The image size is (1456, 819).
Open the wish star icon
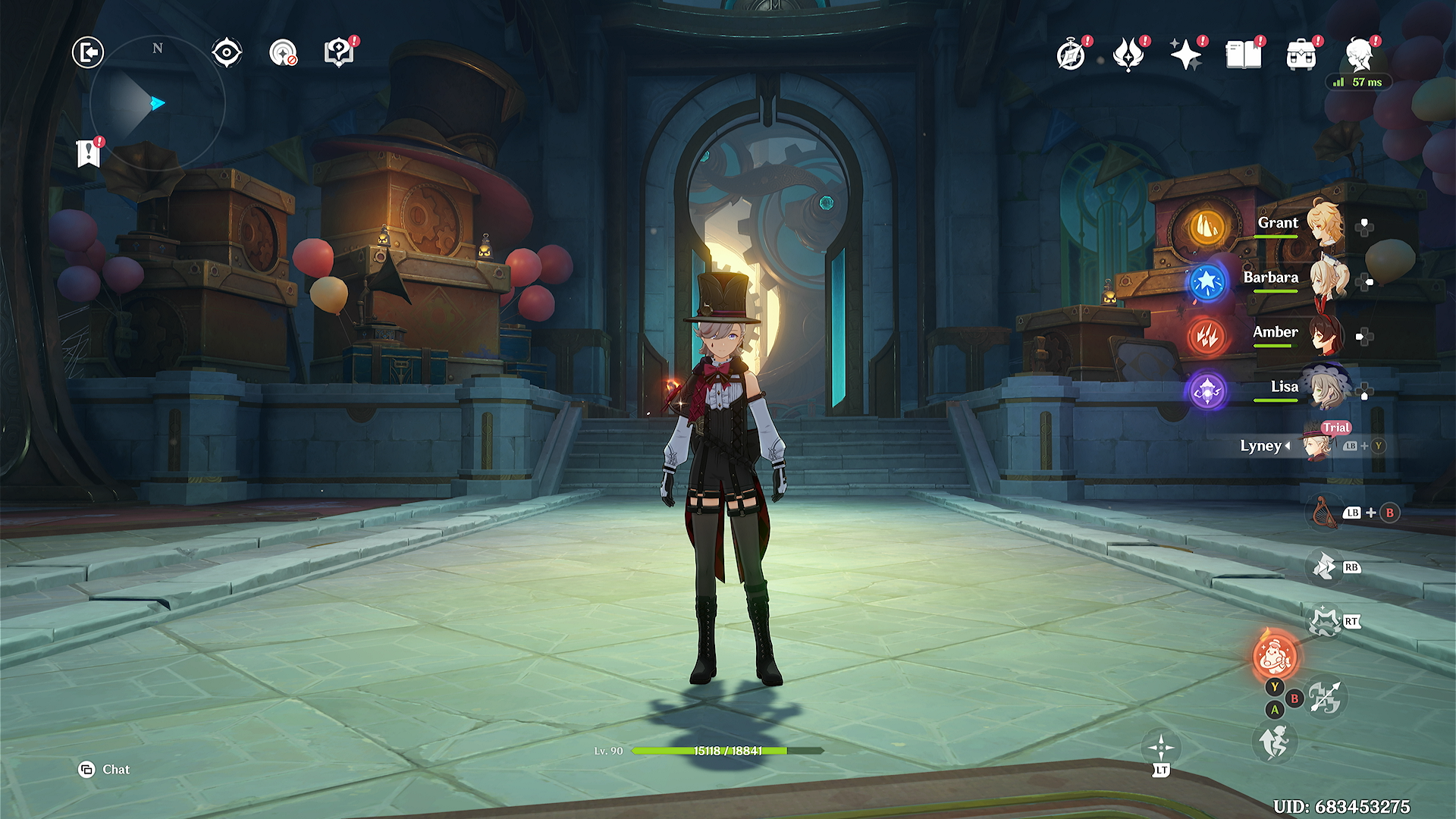tap(1186, 55)
